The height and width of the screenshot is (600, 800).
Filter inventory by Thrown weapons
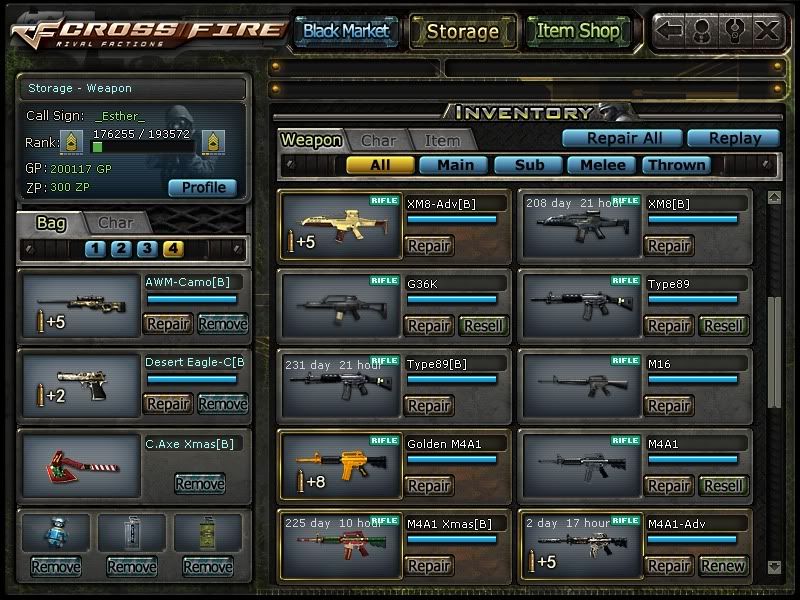click(x=676, y=165)
